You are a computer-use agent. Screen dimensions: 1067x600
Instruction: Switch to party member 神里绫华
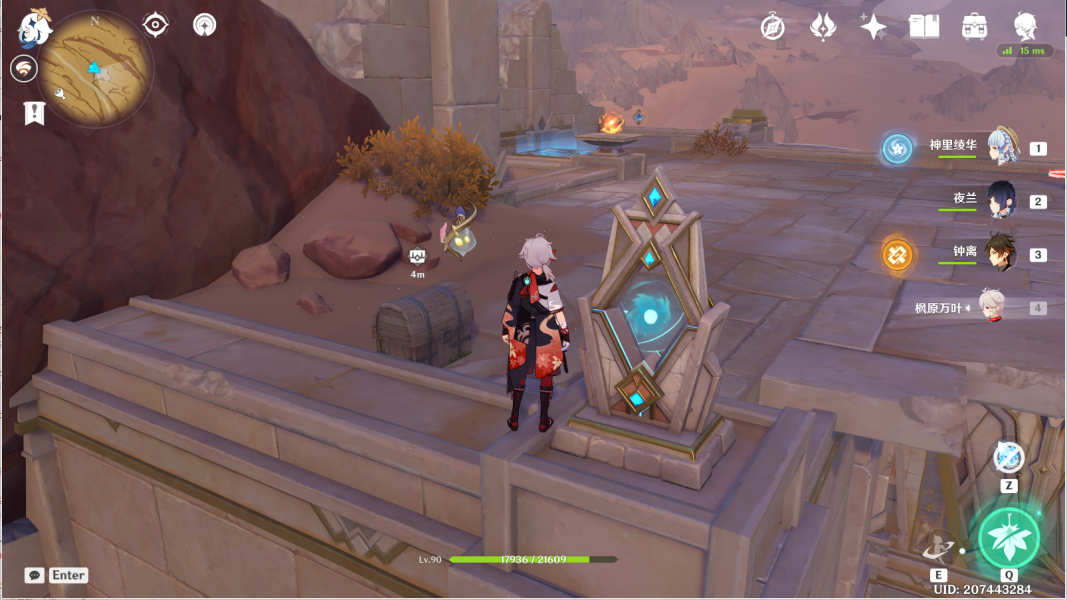1002,148
